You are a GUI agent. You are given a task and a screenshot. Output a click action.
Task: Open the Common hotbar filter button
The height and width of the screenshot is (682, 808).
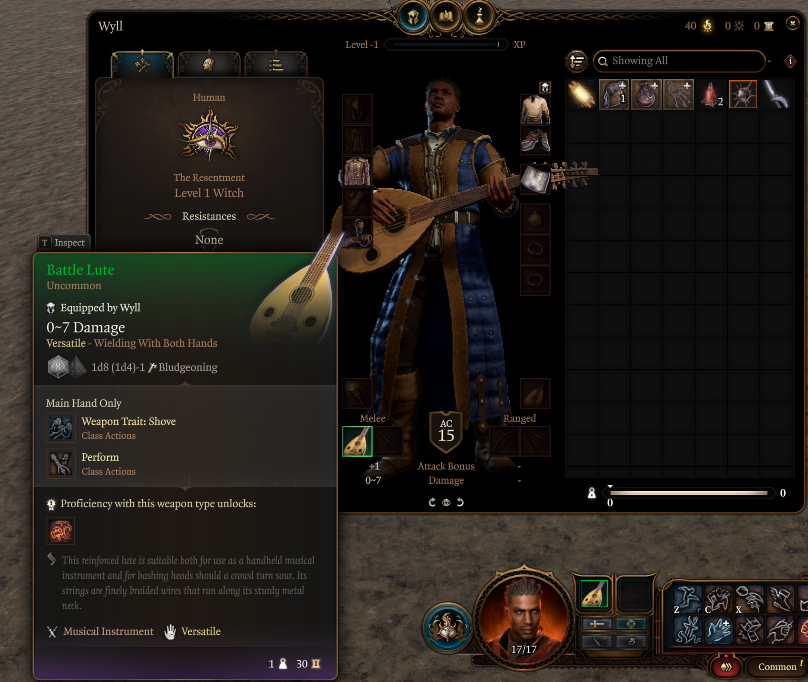point(777,667)
